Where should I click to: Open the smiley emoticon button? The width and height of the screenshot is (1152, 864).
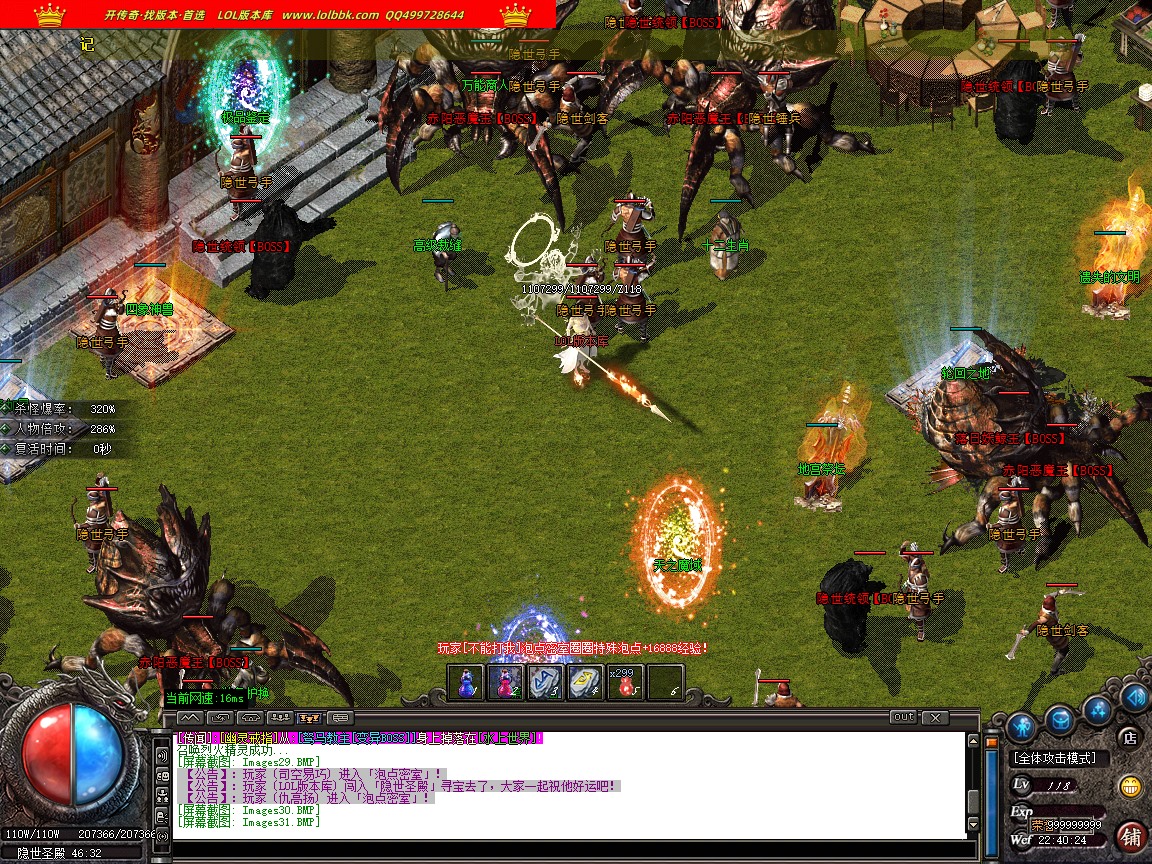1131,785
